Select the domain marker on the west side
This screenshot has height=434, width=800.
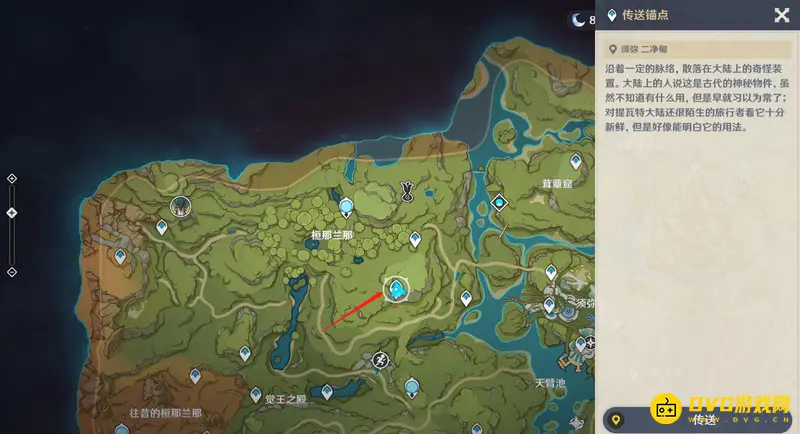coord(181,207)
